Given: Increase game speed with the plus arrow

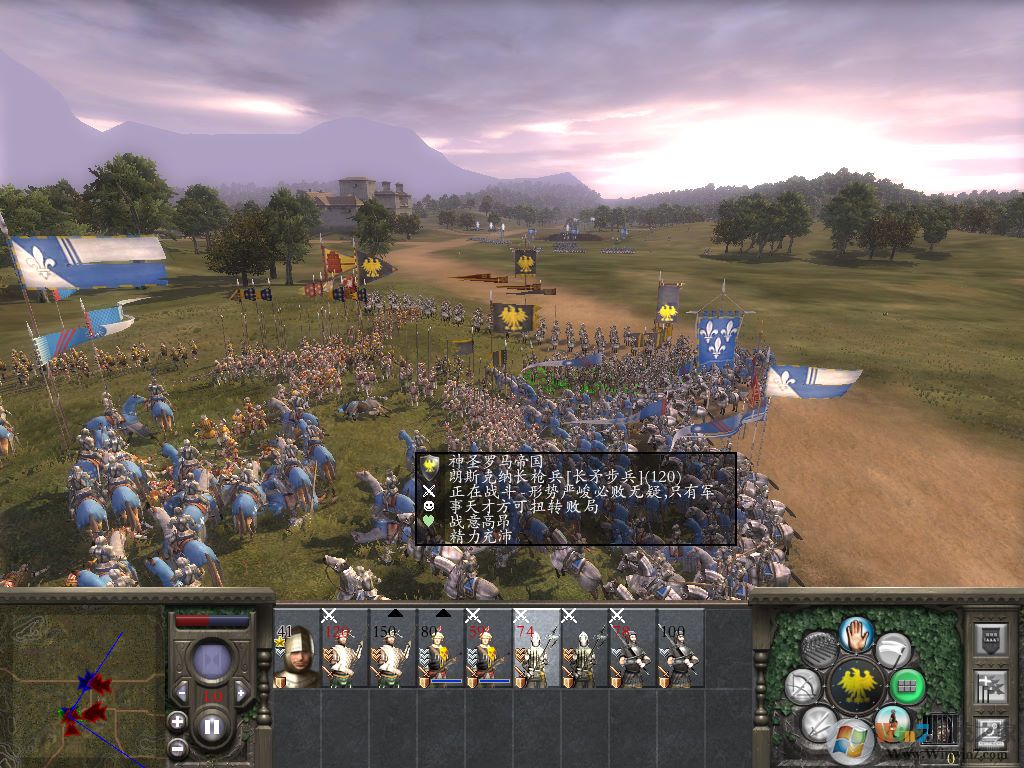Looking at the screenshot, I should pos(241,693).
